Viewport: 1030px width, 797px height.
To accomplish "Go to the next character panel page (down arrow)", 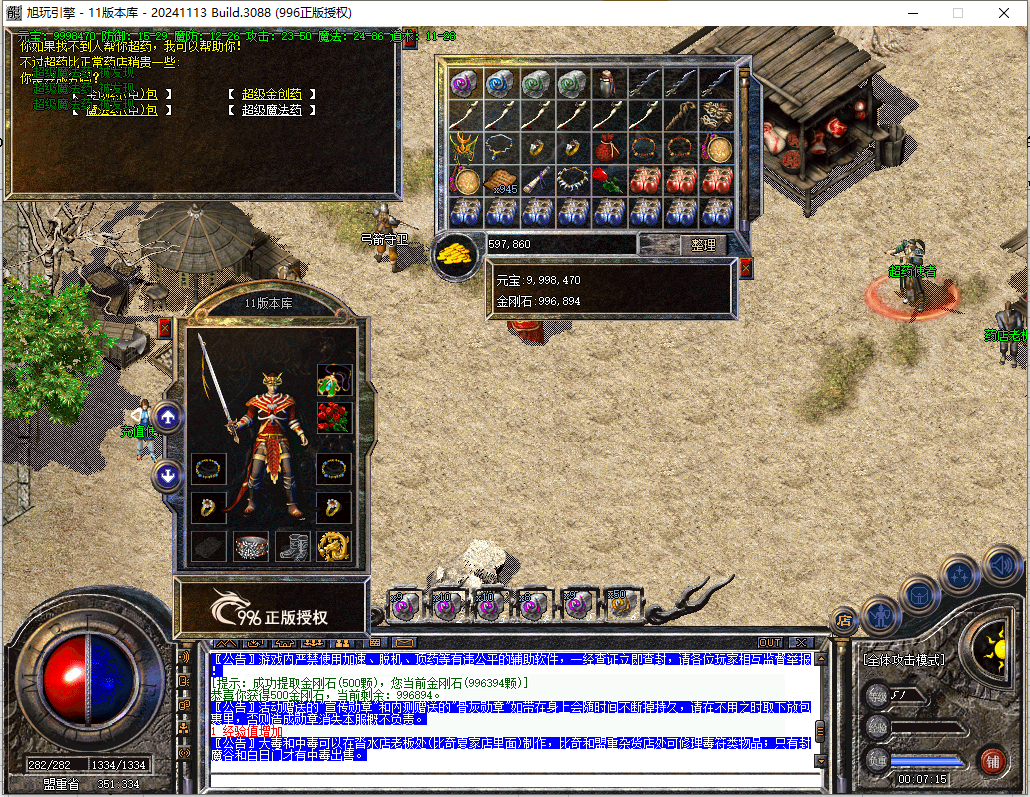I will click(x=168, y=476).
